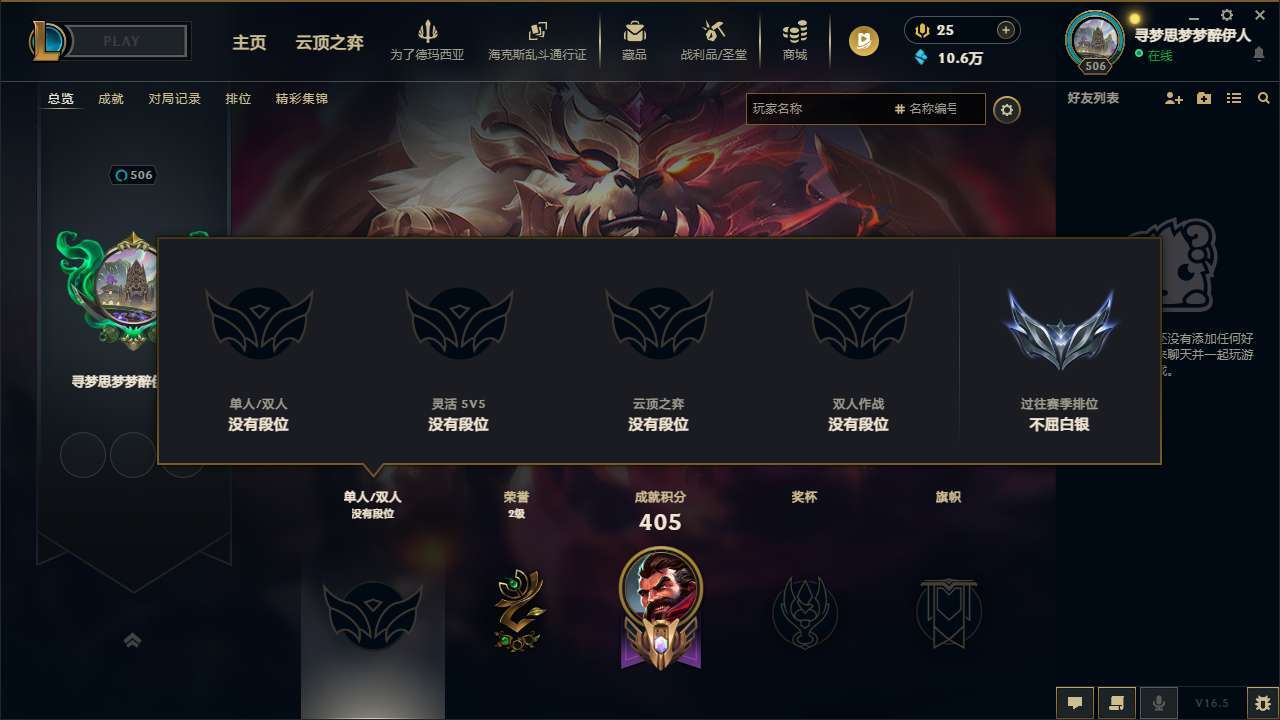The height and width of the screenshot is (720, 1280).
Task: Toggle the microphone mute in bottom bar
Action: point(1159,702)
